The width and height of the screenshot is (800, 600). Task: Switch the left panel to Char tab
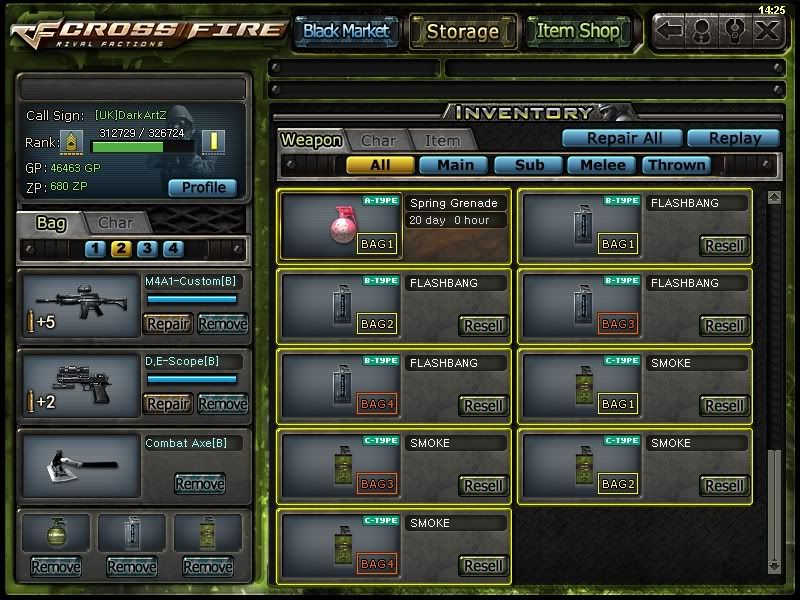pyautogui.click(x=116, y=222)
